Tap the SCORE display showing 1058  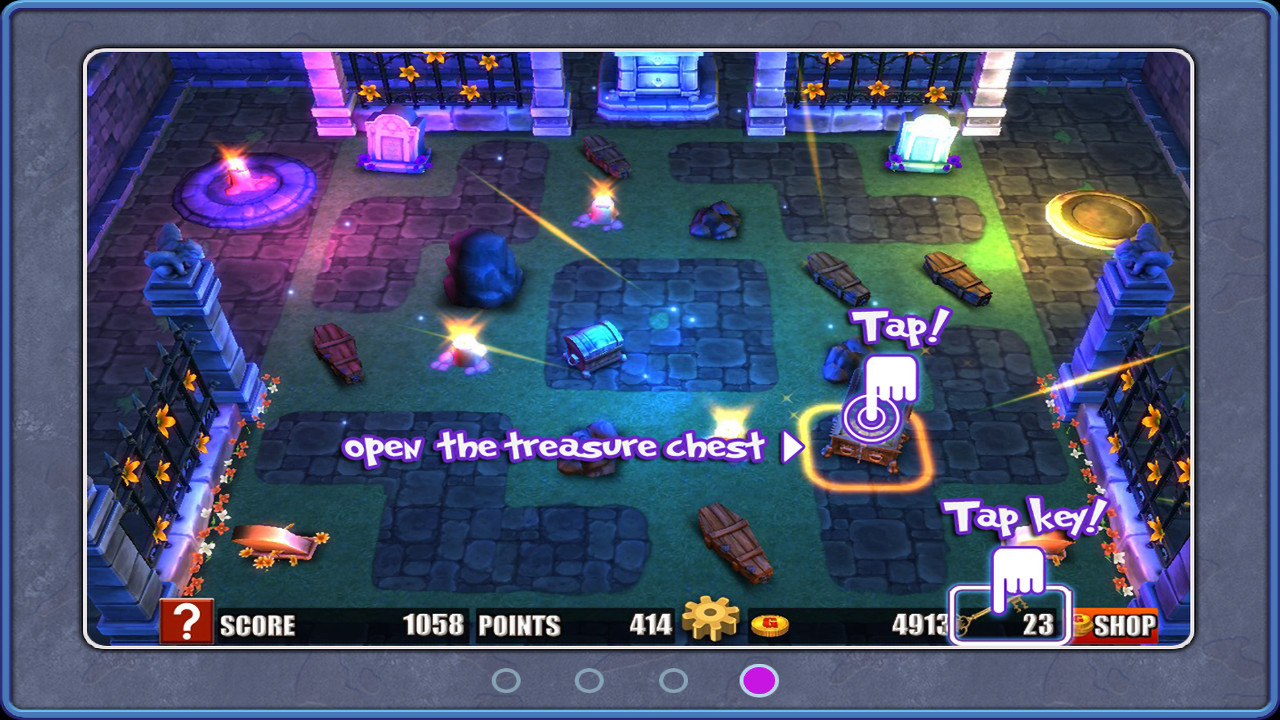340,624
